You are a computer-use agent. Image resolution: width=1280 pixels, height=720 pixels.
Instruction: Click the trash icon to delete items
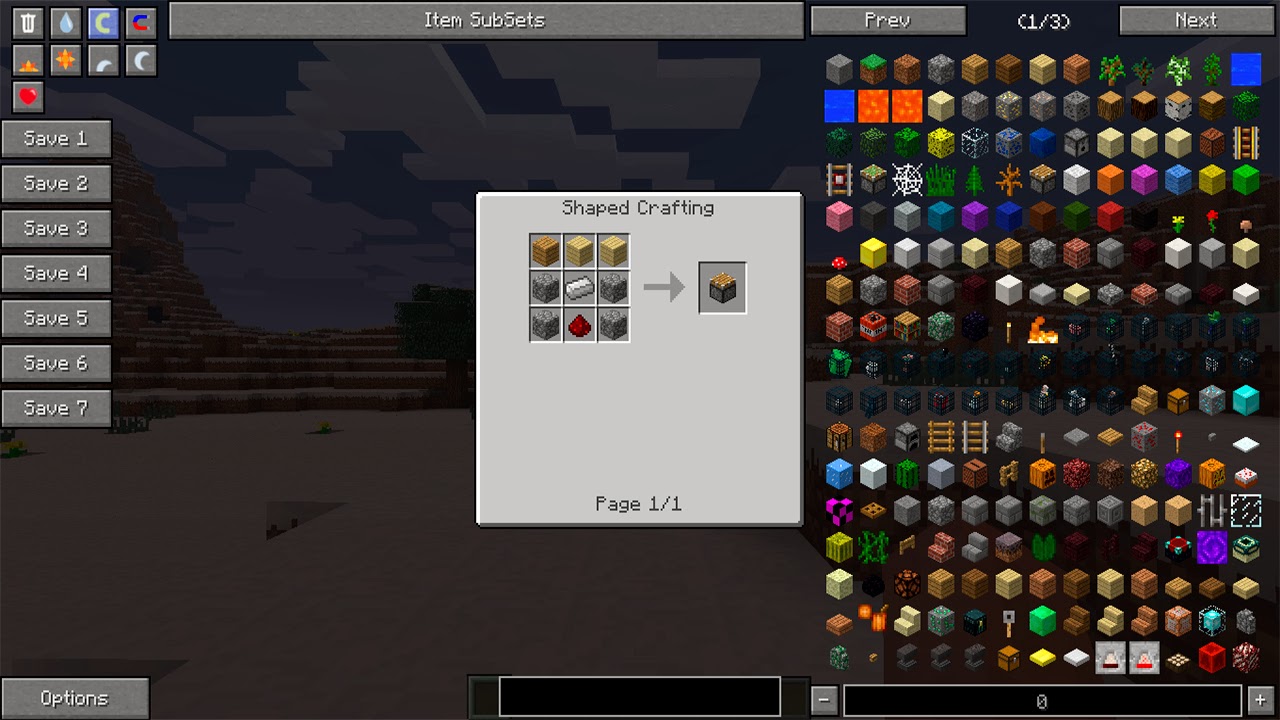tap(27, 24)
